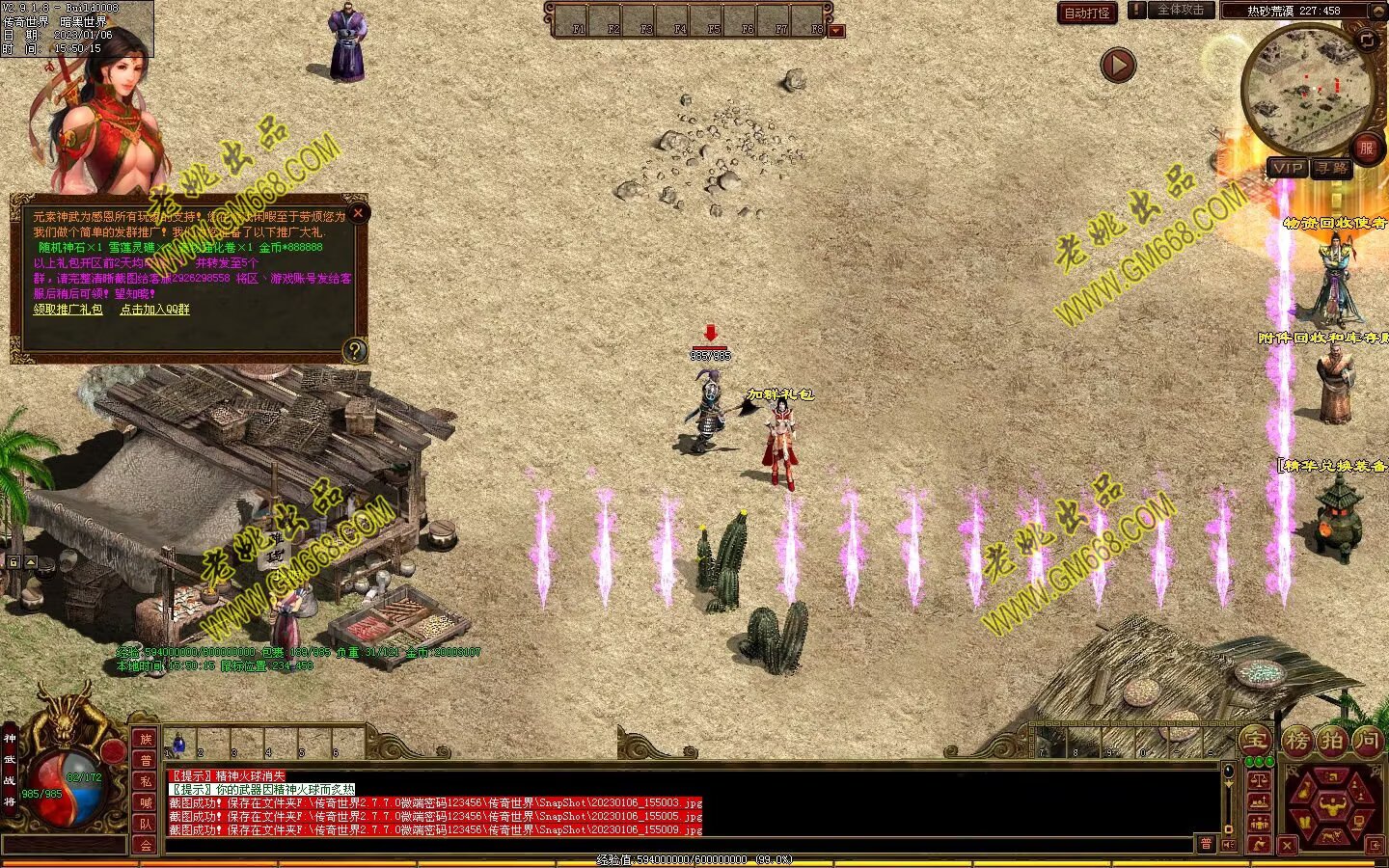1389x868 pixels.
Task: Open the VIP button under the minimap
Action: pyautogui.click(x=1288, y=168)
